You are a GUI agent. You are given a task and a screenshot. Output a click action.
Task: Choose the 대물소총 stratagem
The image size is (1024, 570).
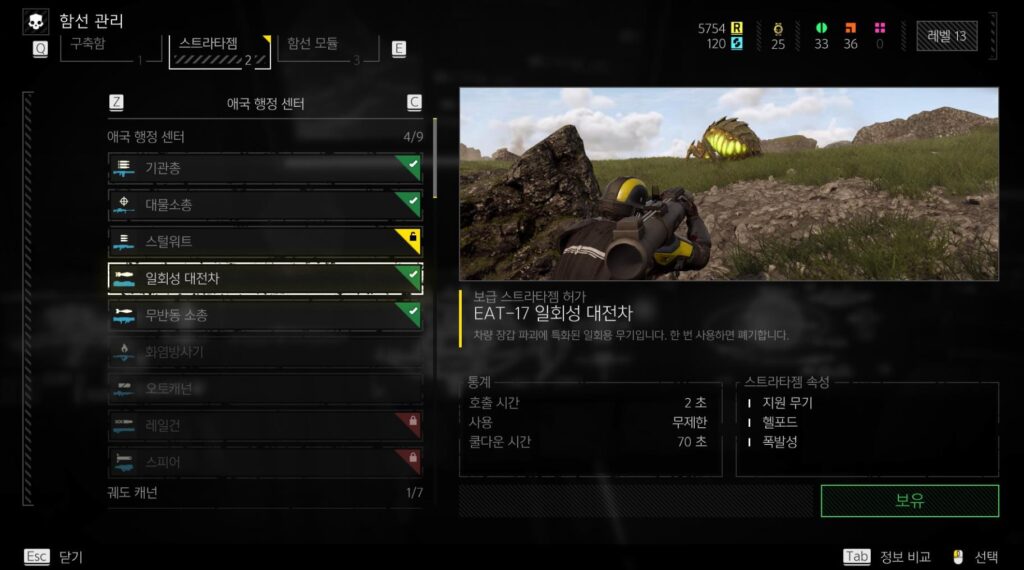tap(265, 205)
